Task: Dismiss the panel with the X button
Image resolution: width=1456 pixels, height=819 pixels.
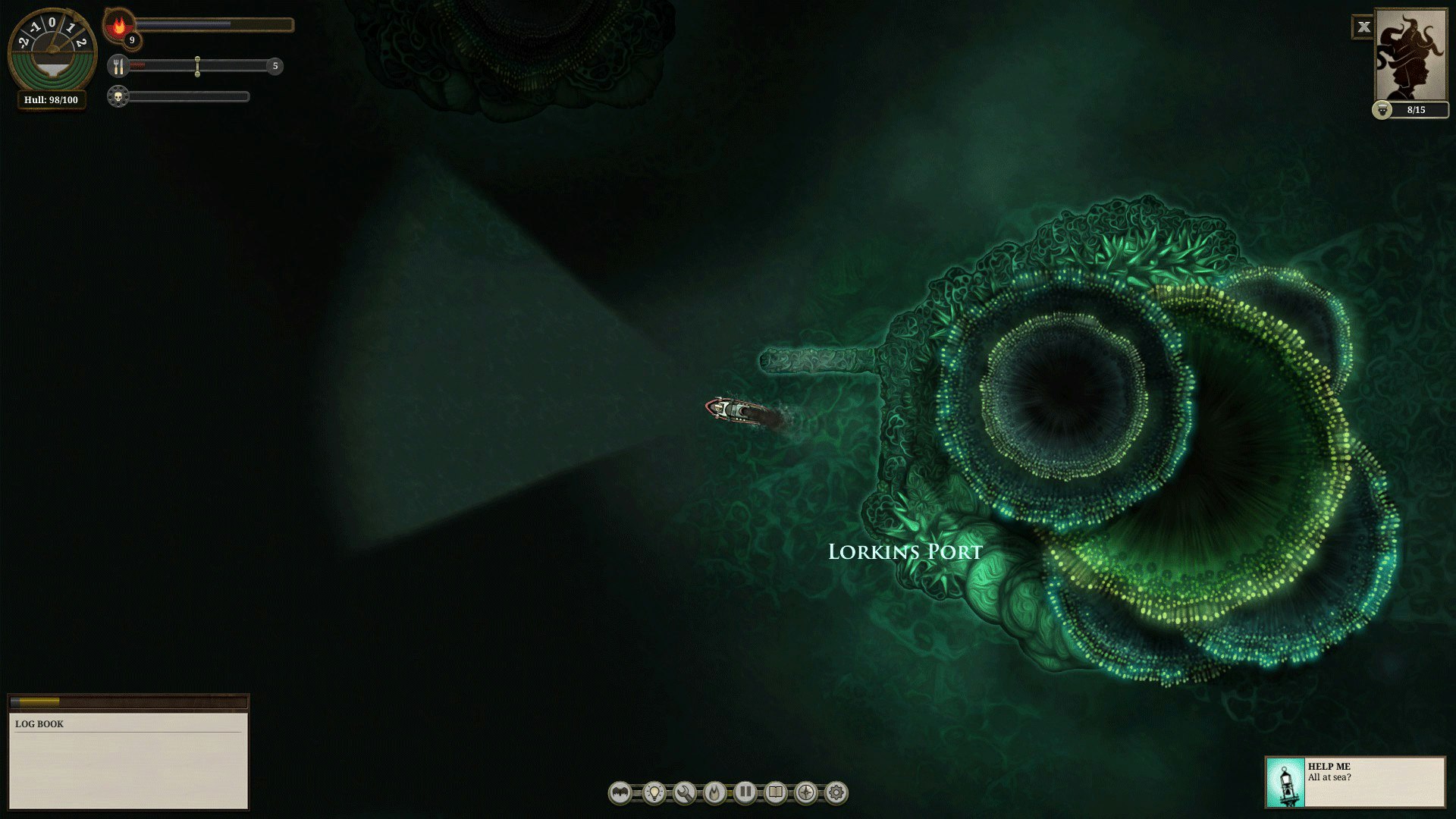Action: pyautogui.click(x=1364, y=27)
